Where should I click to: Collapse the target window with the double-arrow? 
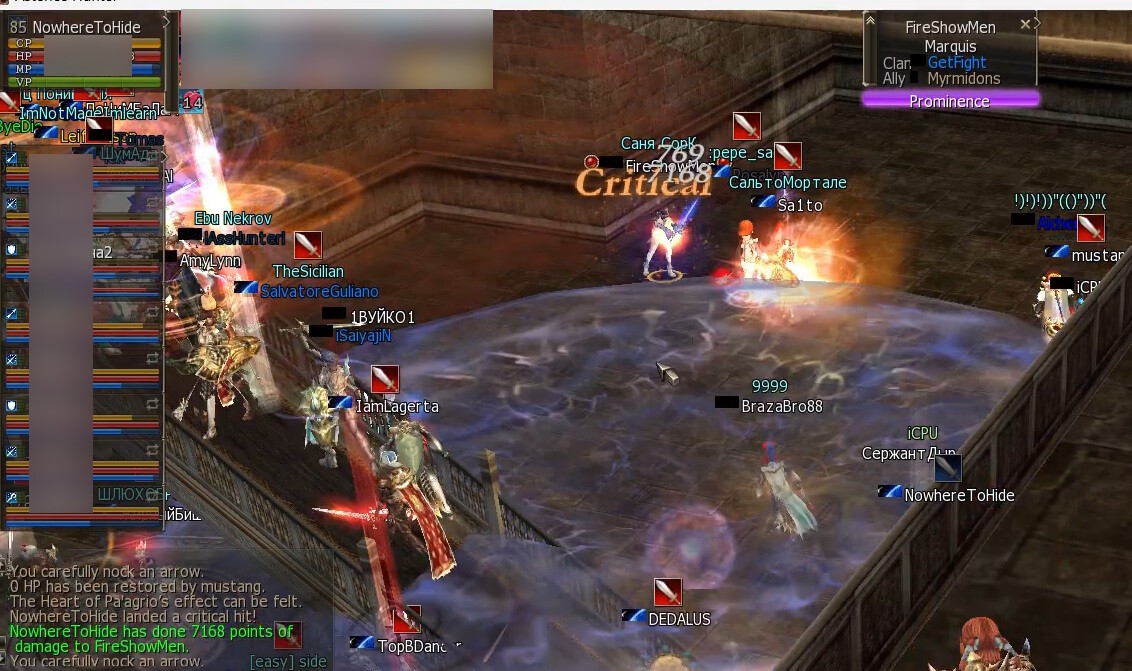click(x=870, y=22)
